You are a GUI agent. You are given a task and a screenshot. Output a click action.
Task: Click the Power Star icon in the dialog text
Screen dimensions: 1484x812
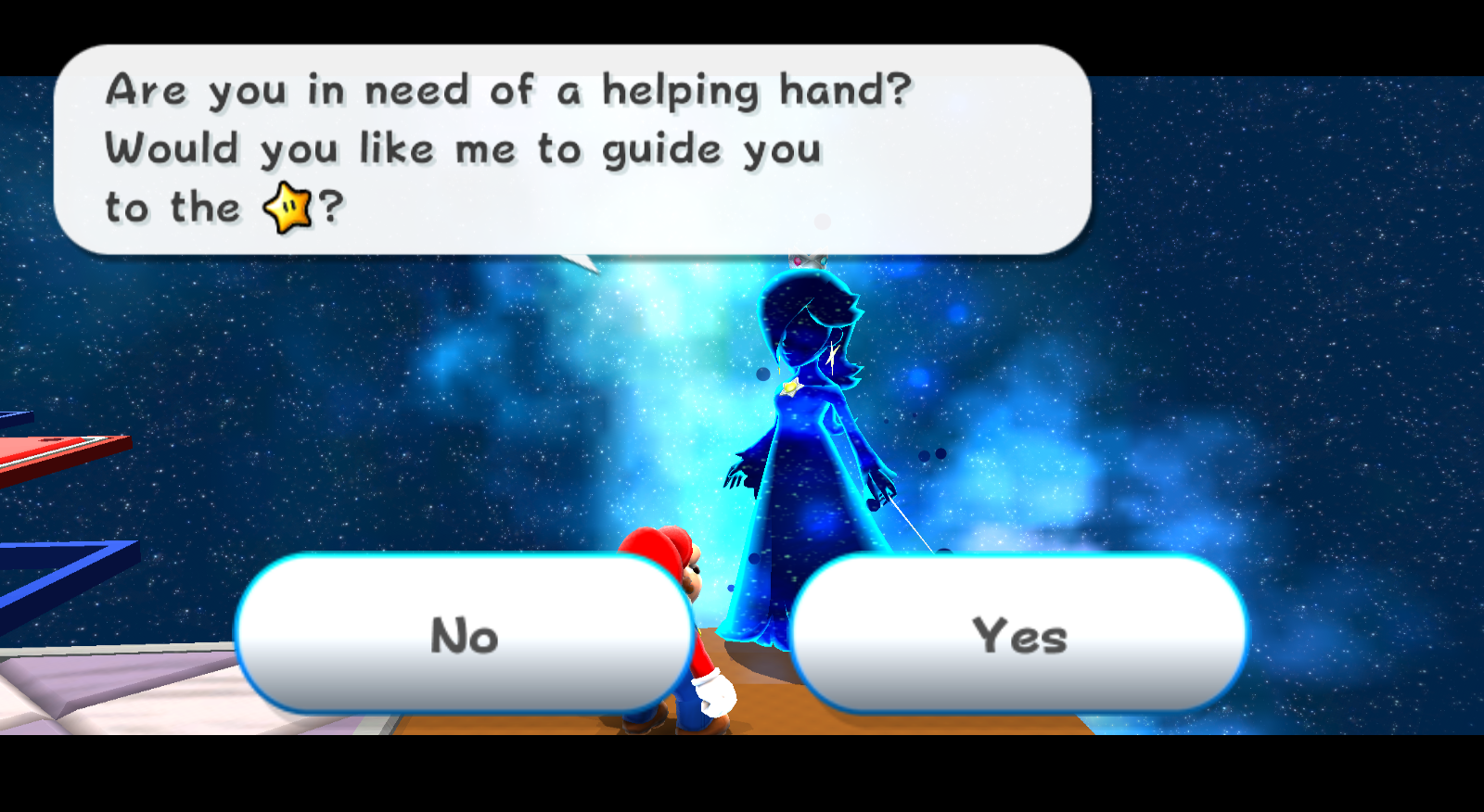click(287, 209)
